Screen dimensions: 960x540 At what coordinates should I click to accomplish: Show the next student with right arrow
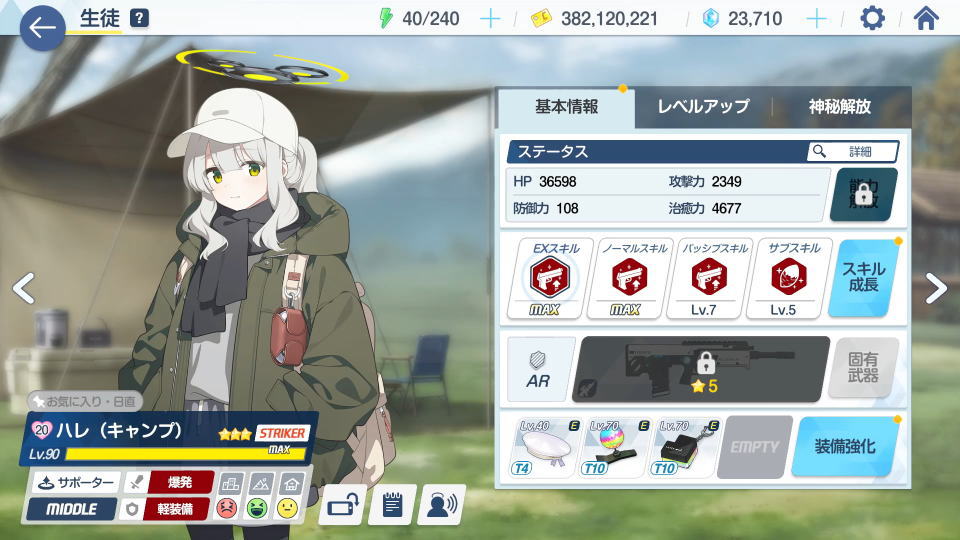[x=935, y=288]
